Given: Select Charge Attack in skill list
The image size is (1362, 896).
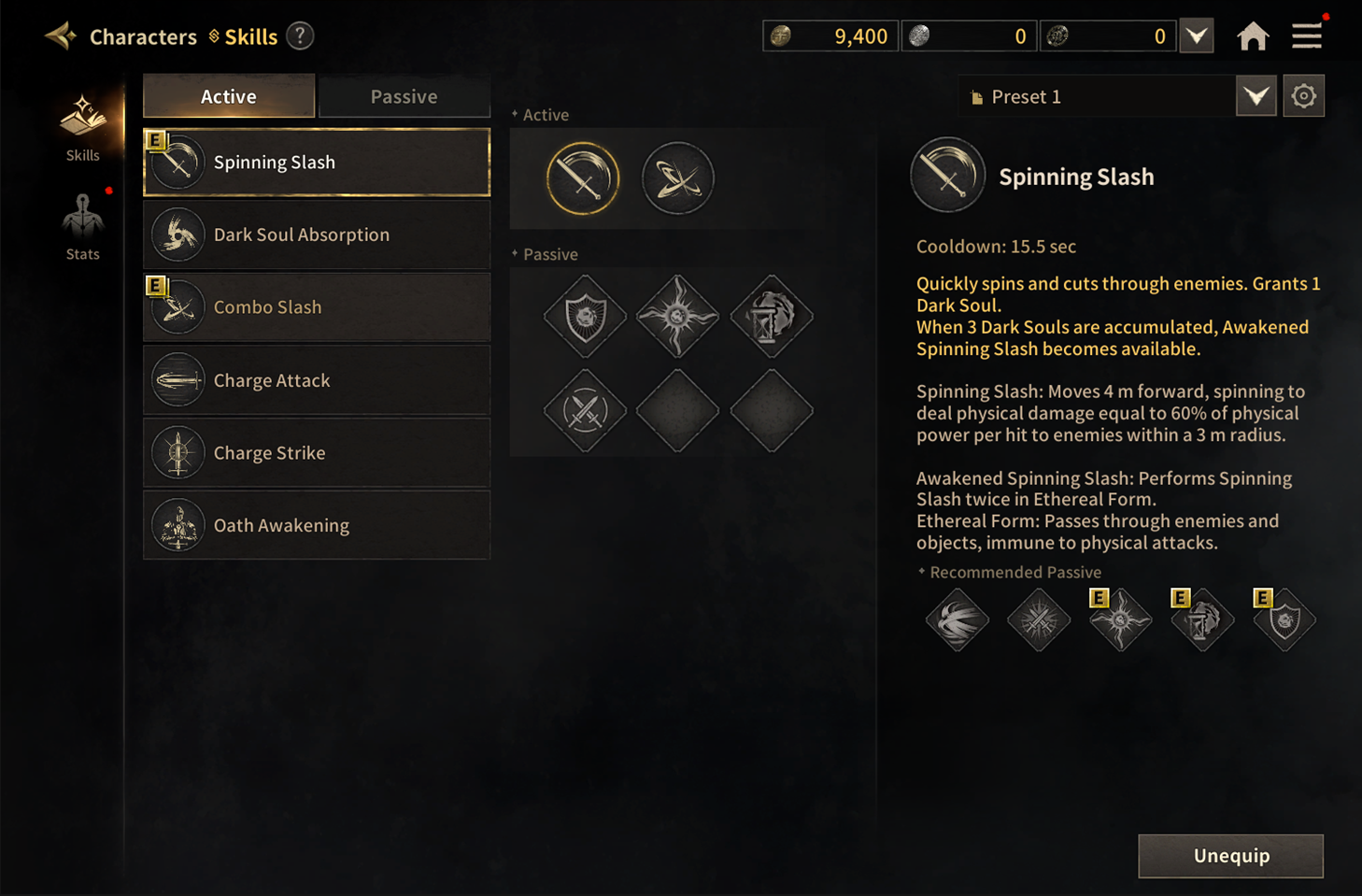Looking at the screenshot, I should (317, 380).
